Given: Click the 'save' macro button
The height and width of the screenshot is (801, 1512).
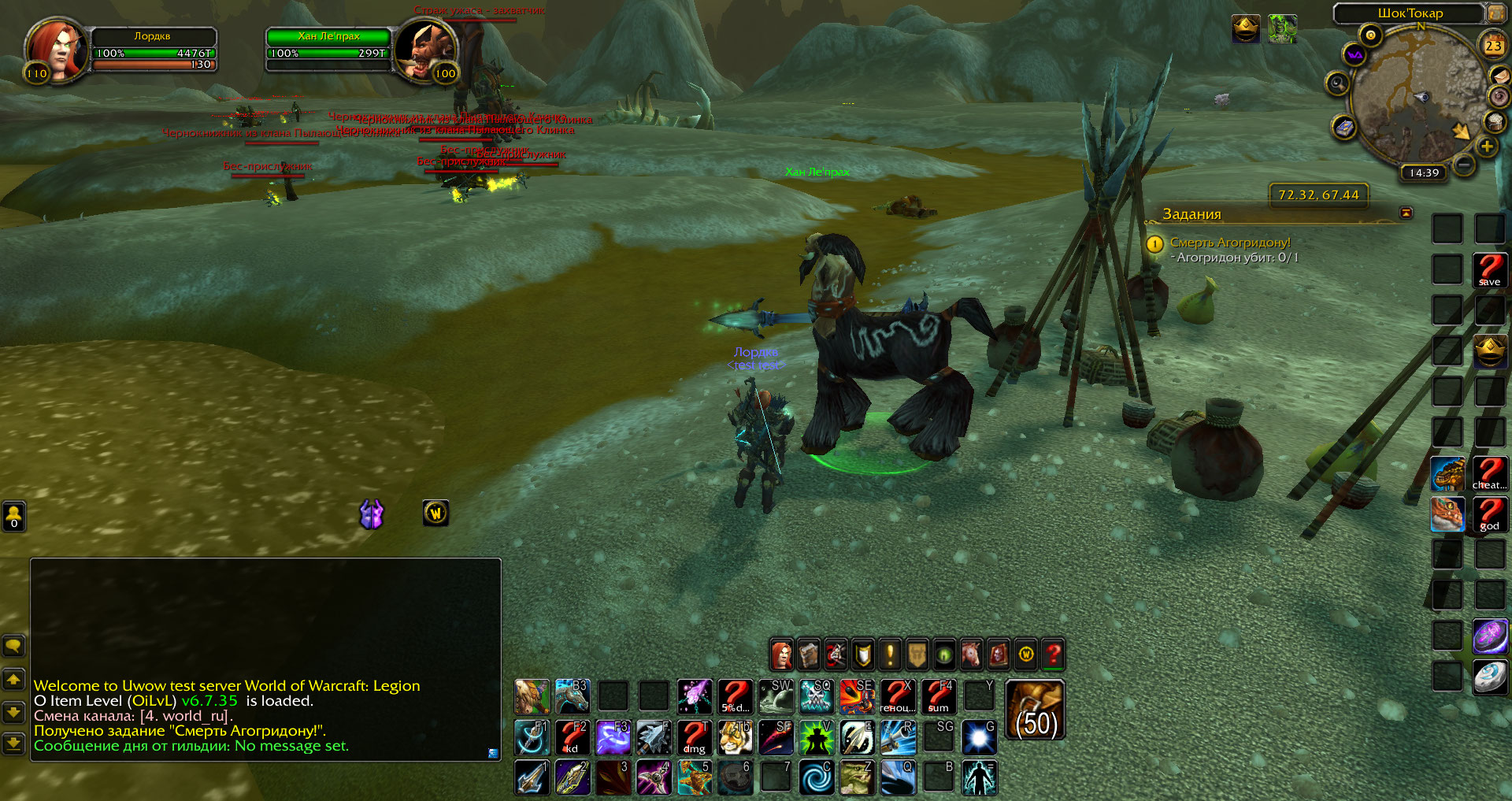Looking at the screenshot, I should (1489, 270).
